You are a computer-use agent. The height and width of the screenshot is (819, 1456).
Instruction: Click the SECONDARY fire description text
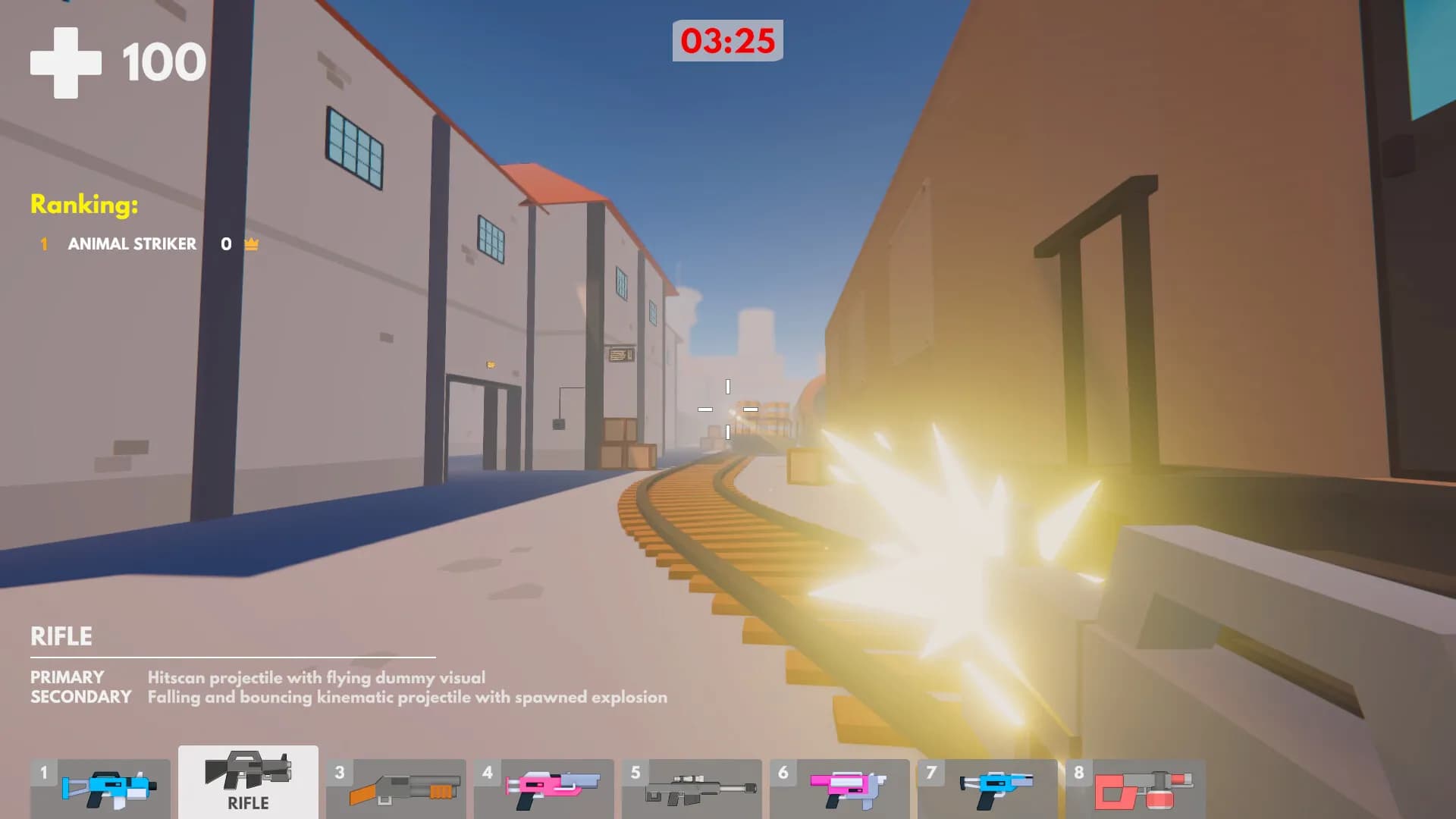[x=409, y=698]
